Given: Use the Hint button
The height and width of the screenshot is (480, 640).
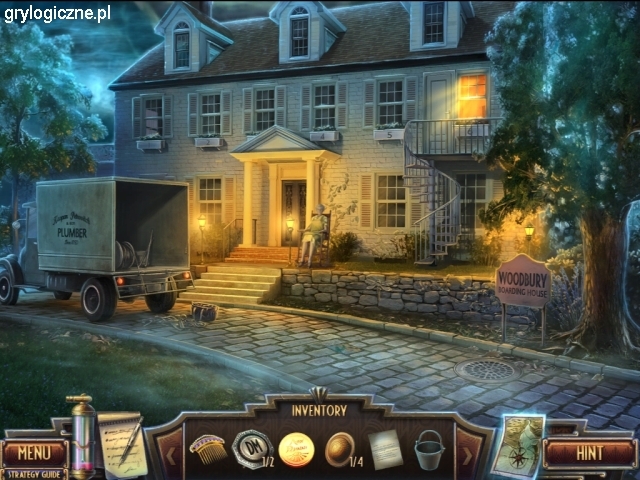Looking at the screenshot, I should click(589, 452).
